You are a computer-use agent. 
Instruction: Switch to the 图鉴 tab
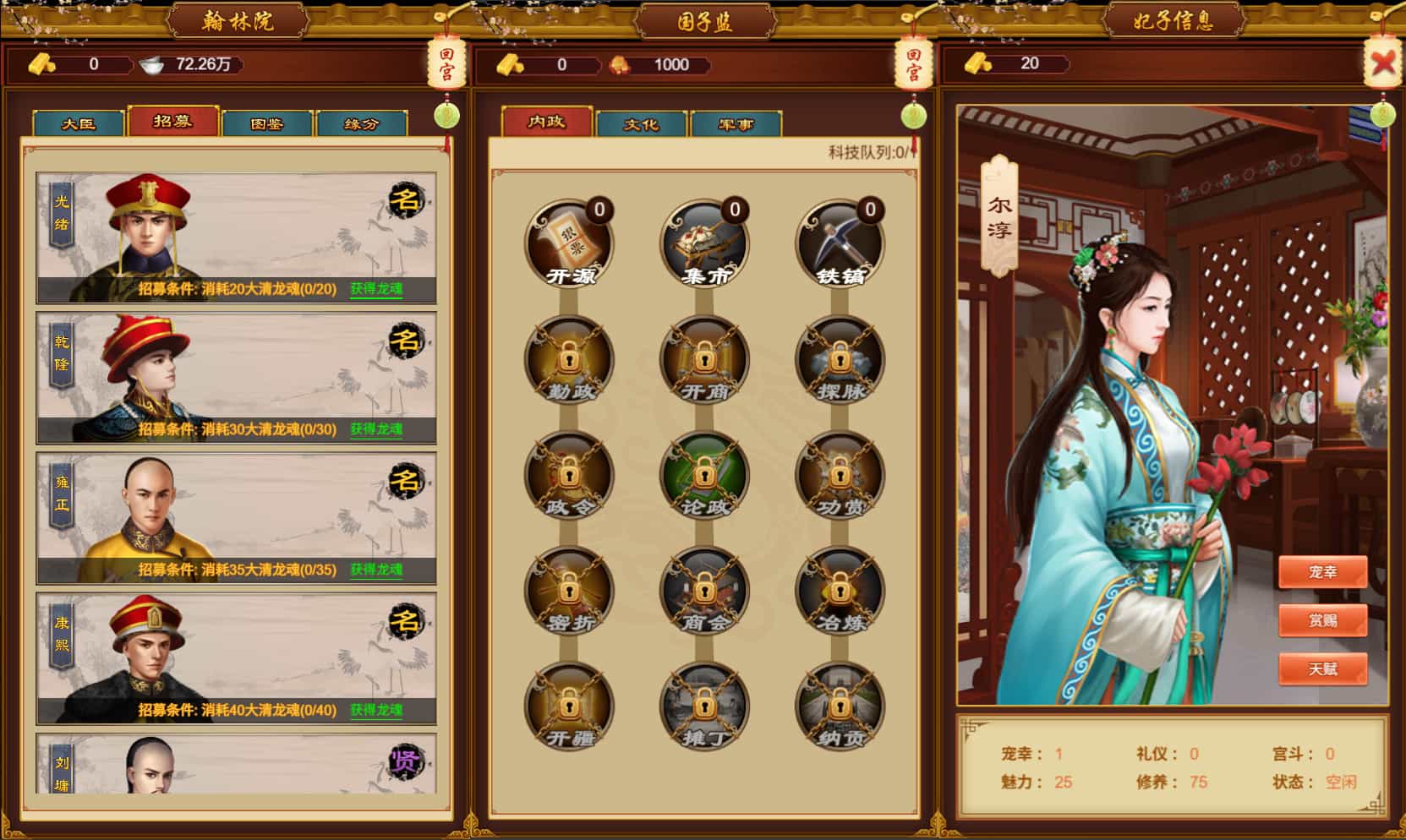tap(266, 123)
